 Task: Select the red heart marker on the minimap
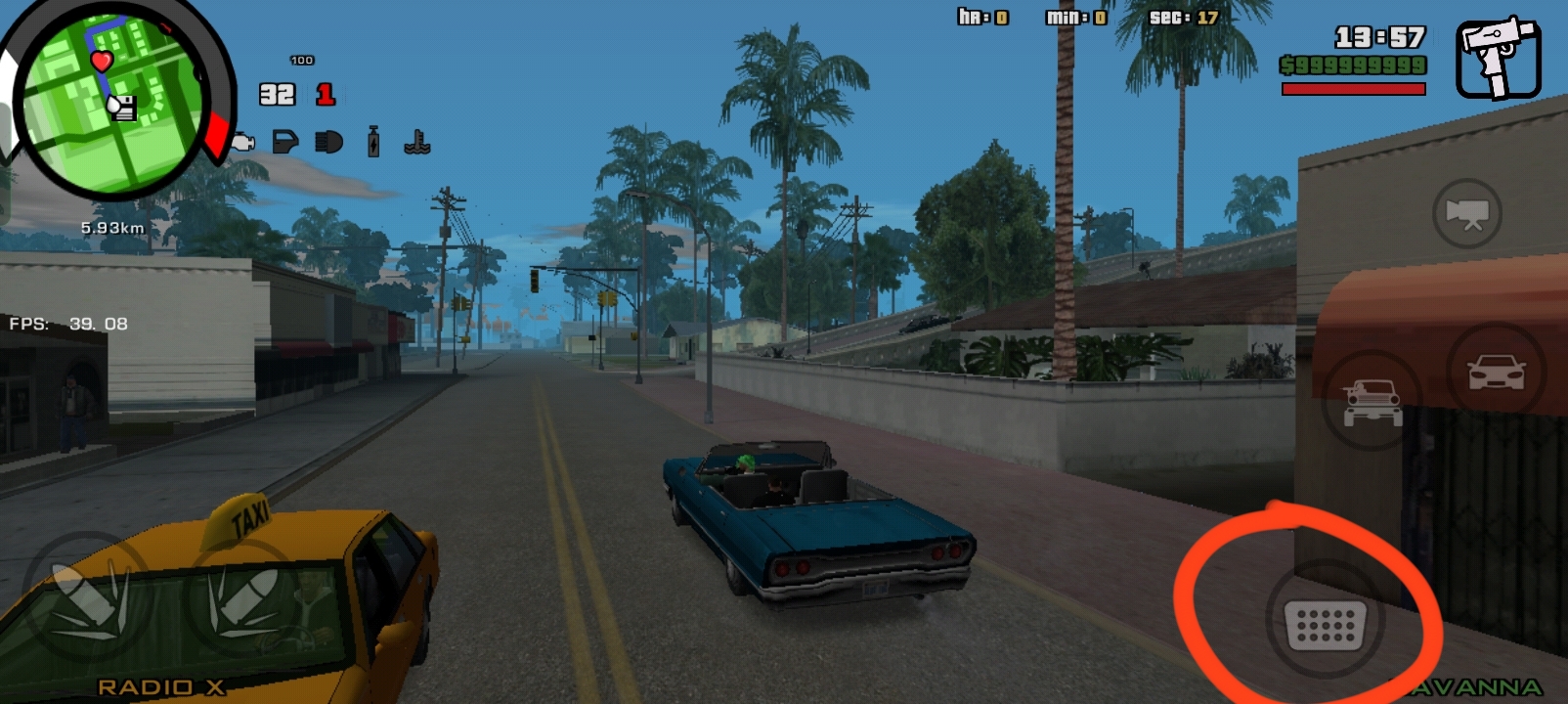[102, 62]
